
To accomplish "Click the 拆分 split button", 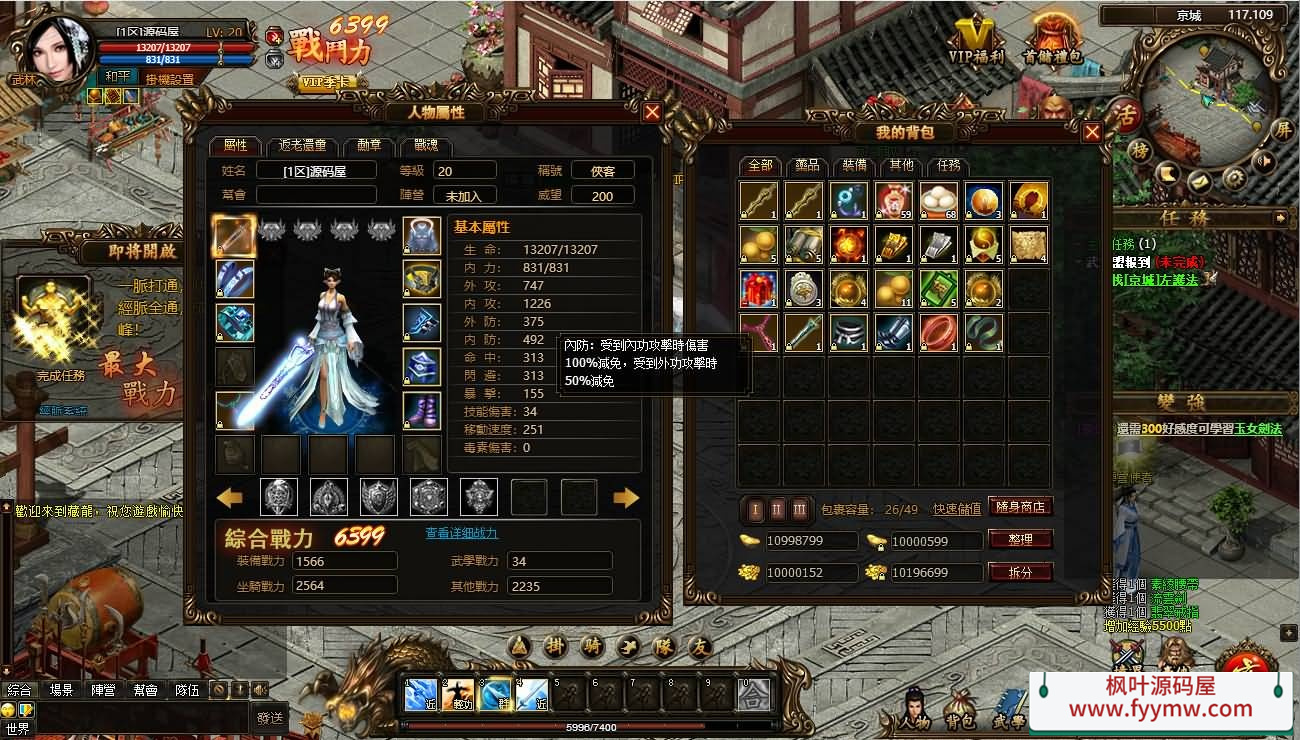I will 1020,572.
